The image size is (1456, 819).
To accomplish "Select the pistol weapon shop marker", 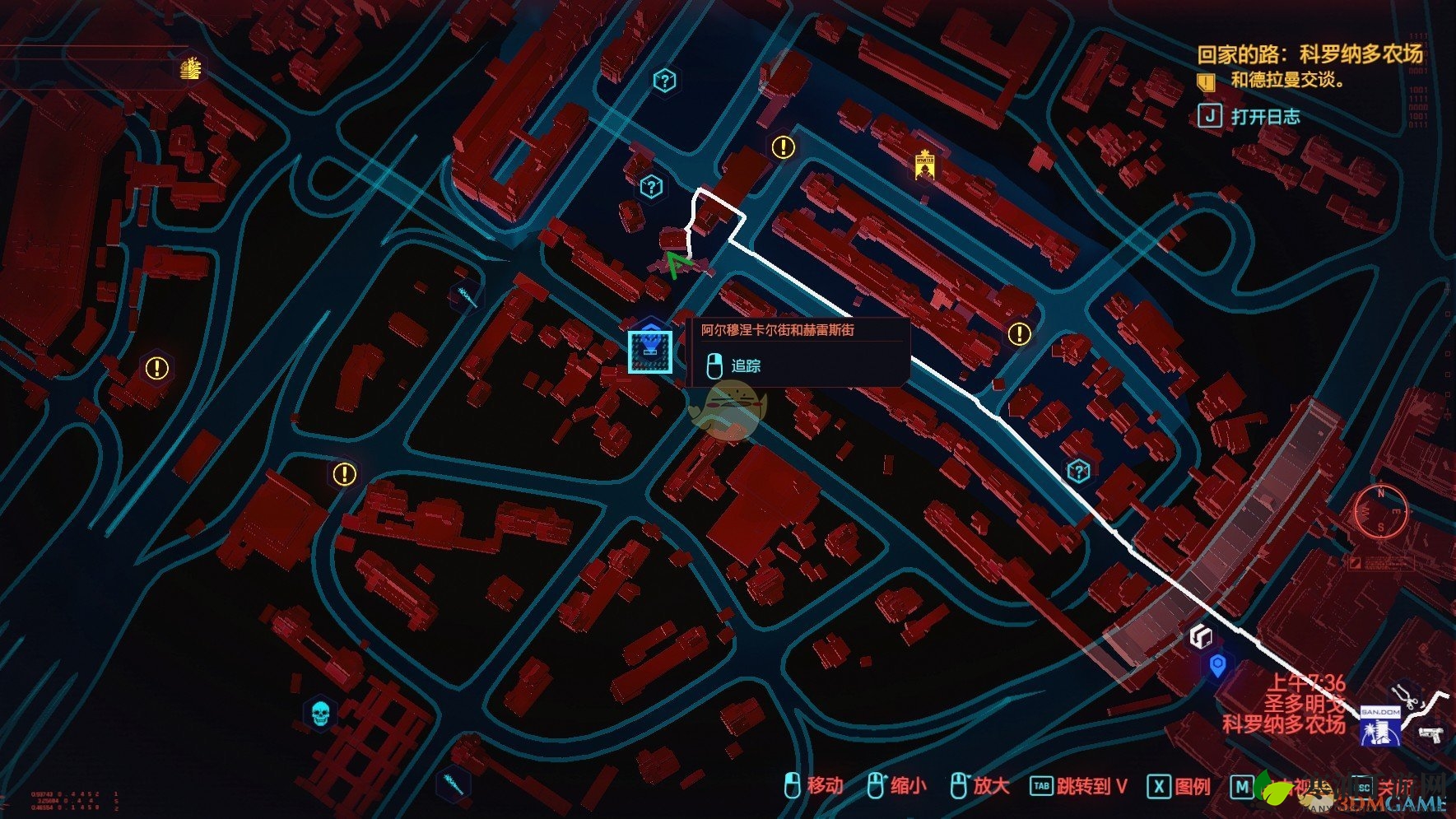I will [x=1432, y=733].
